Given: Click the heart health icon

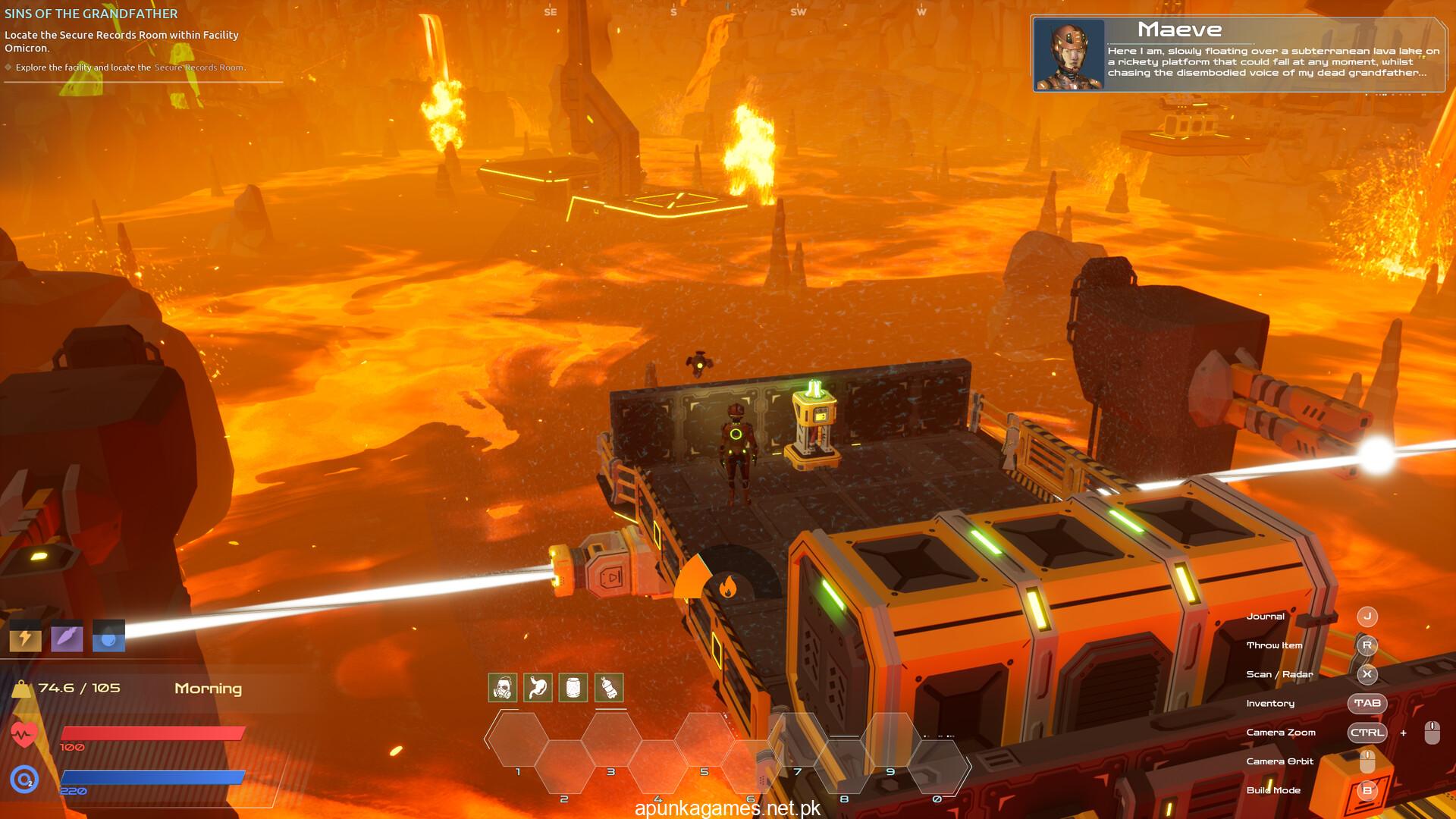Looking at the screenshot, I should click(24, 734).
